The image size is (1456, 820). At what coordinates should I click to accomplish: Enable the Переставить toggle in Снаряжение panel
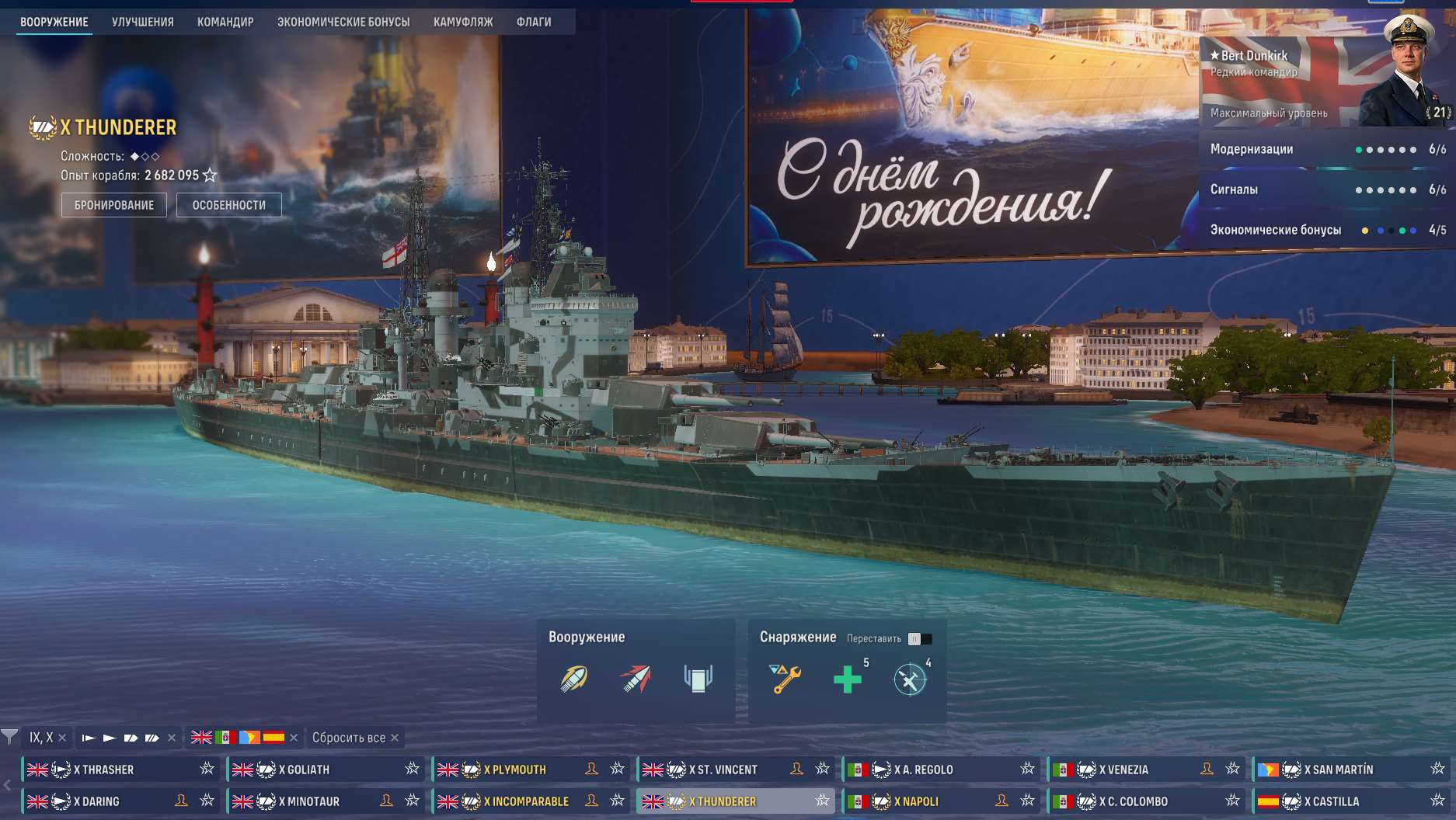click(x=919, y=638)
